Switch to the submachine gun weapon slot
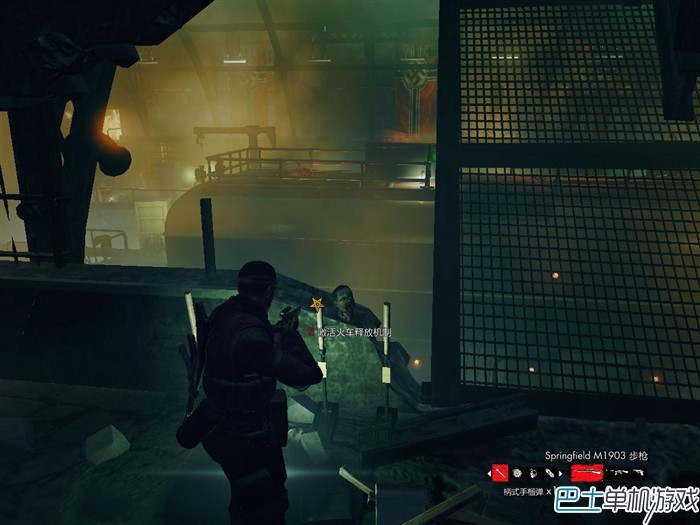Screen dimensions: 700x525 (617, 472)
